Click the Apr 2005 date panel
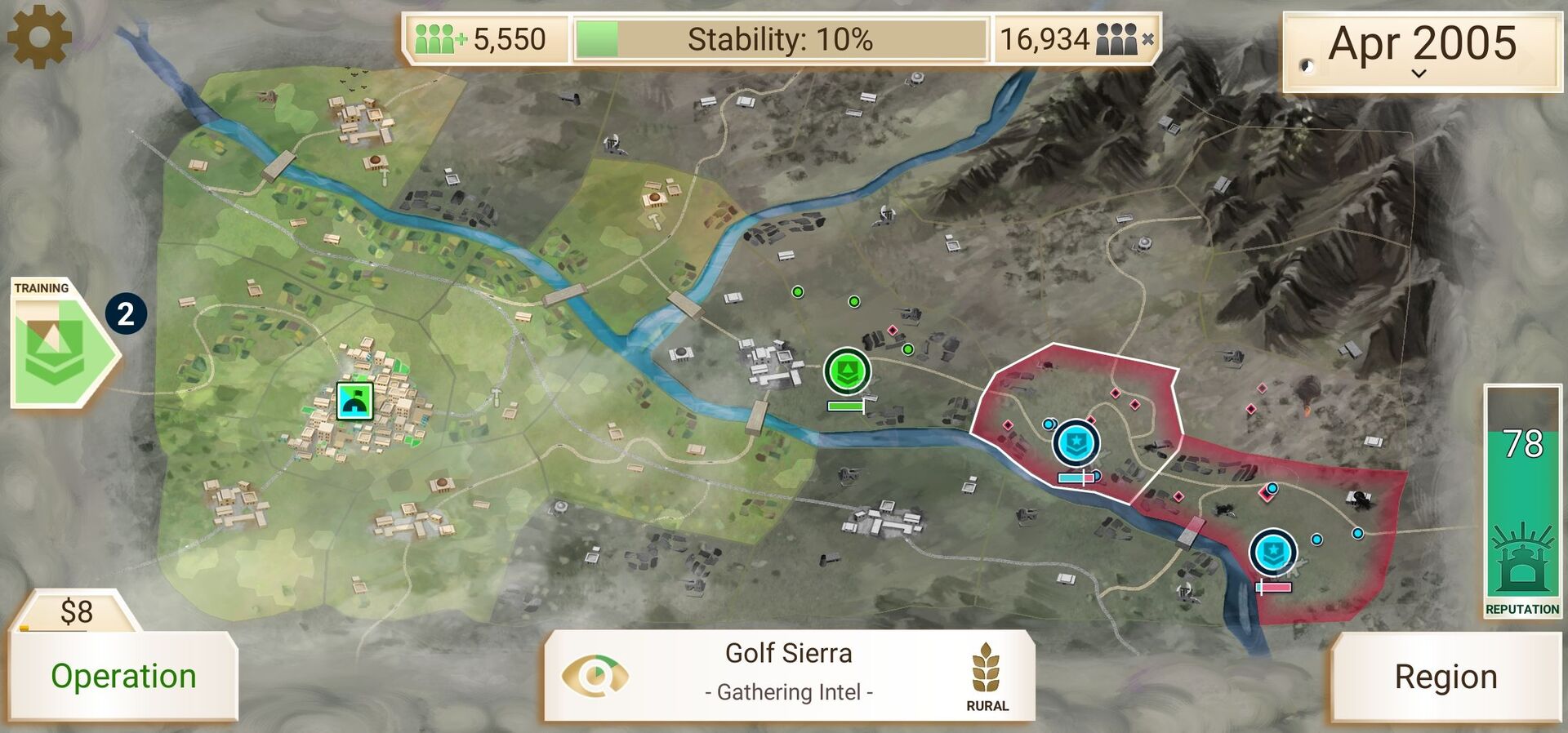Image resolution: width=1568 pixels, height=733 pixels. click(x=1421, y=49)
